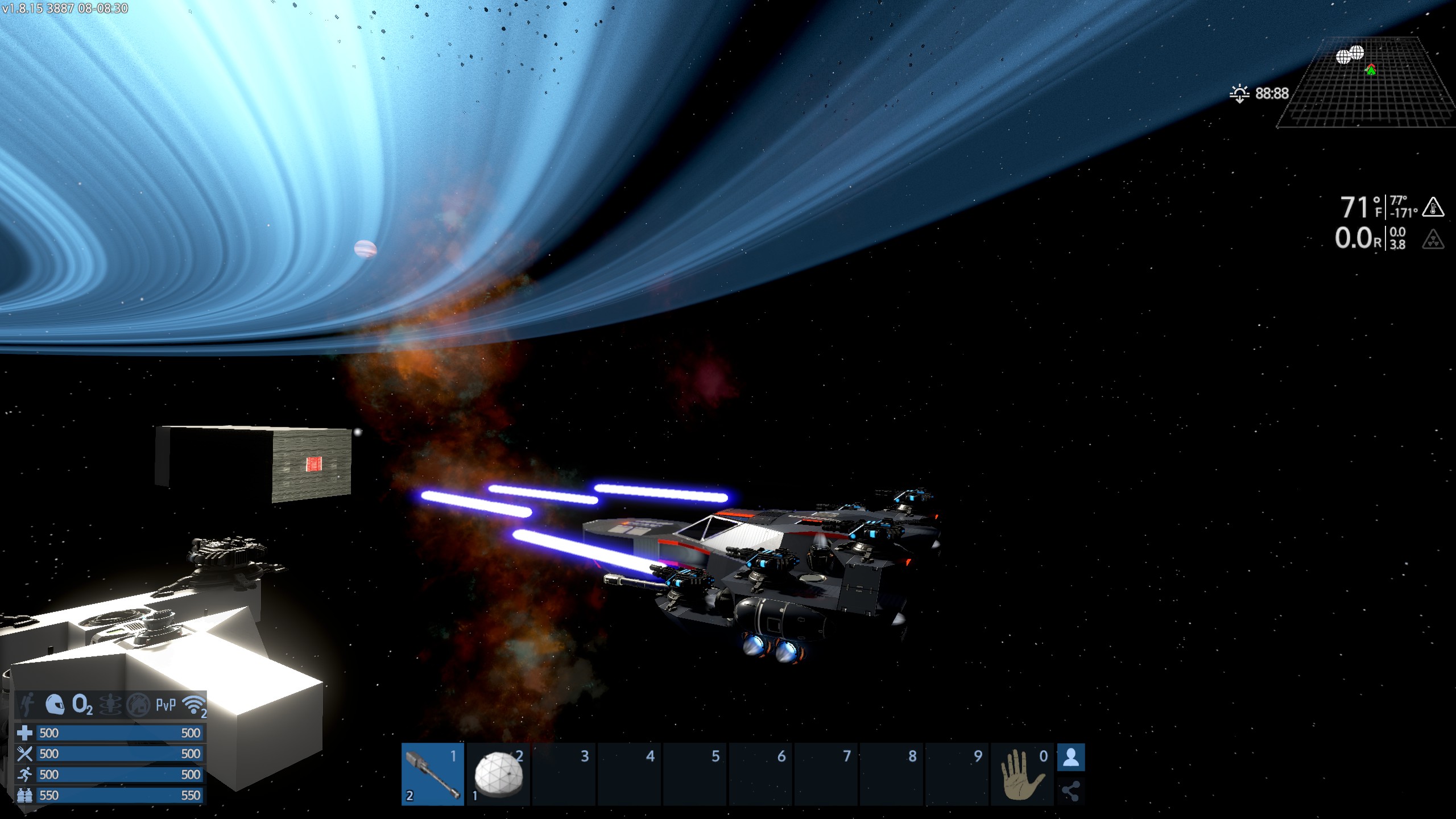The image size is (1456, 819).
Task: Toggle the helmet status icon
Action: pyautogui.click(x=55, y=705)
